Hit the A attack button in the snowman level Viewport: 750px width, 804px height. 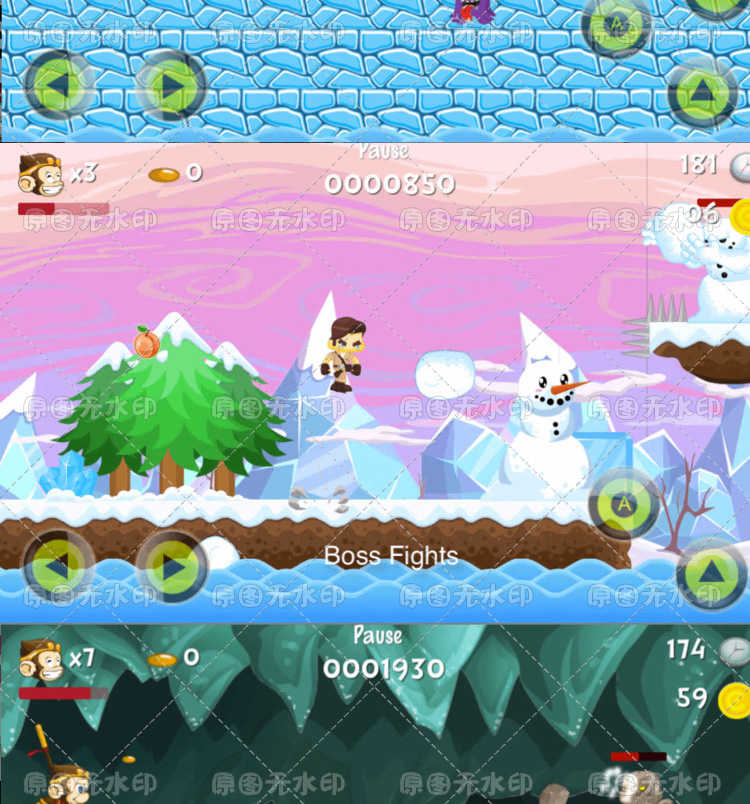(623, 504)
